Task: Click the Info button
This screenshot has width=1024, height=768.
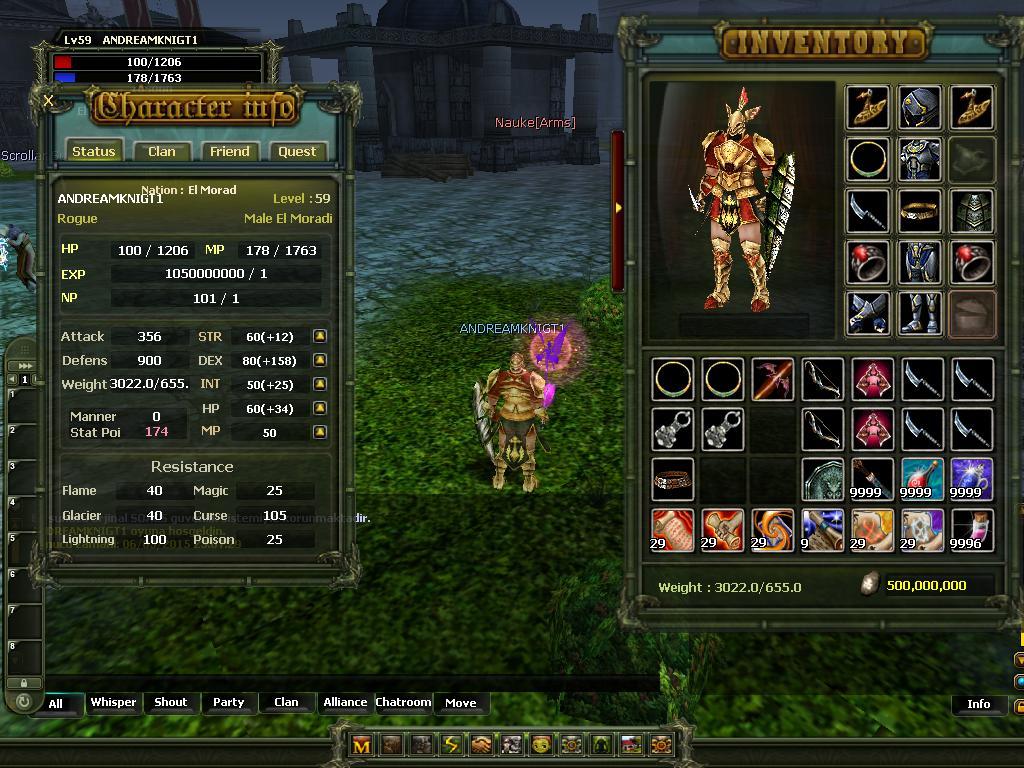Action: 978,704
